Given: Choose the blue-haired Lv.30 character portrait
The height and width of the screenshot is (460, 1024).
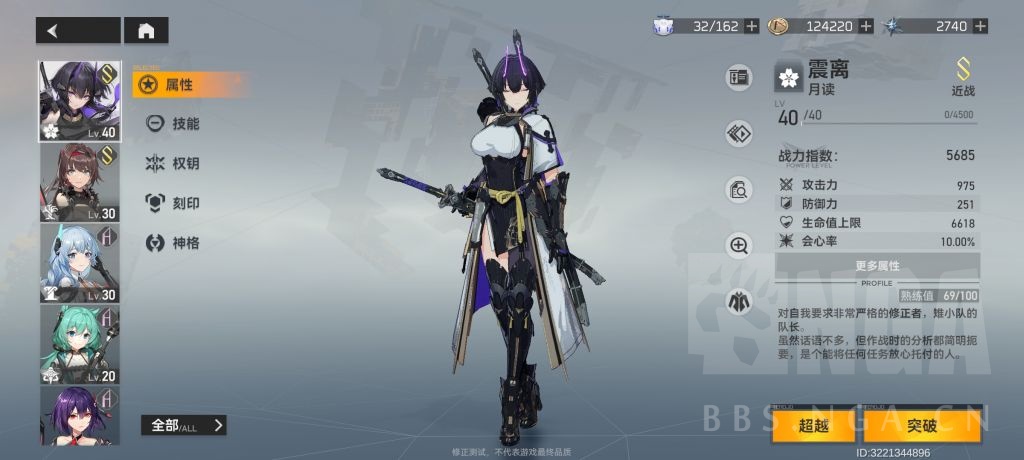Looking at the screenshot, I should tap(80, 263).
